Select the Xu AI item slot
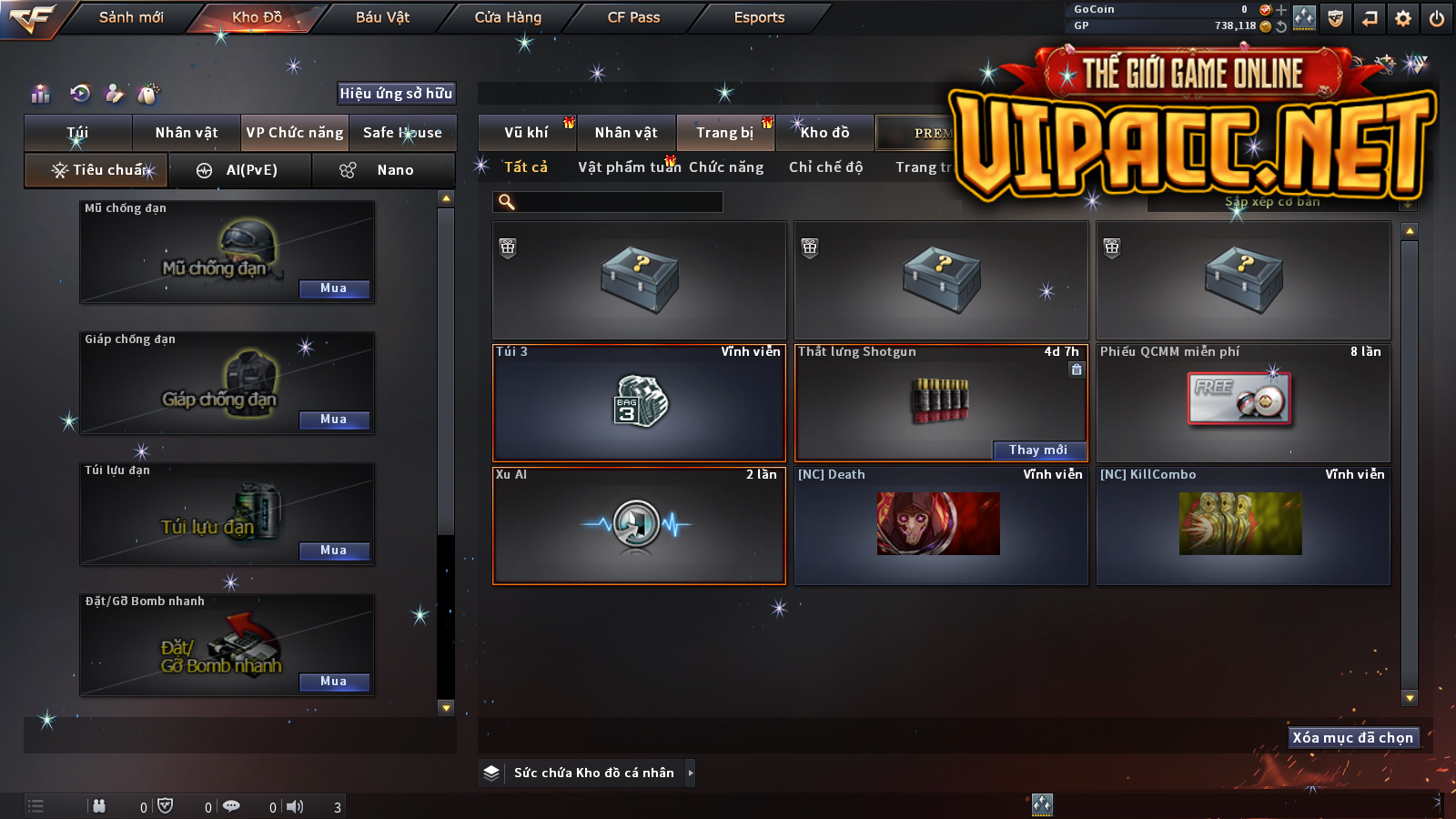 coord(639,526)
